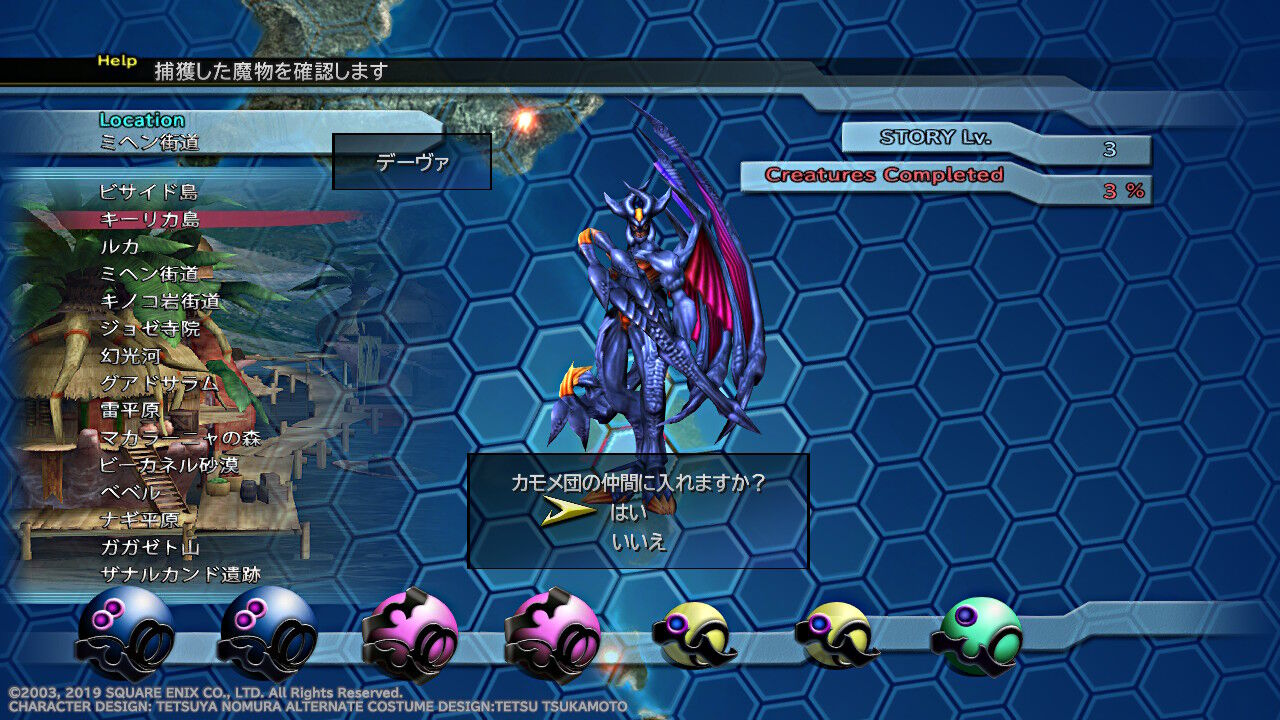
Task: Choose はい to recruit Deva
Action: click(628, 509)
